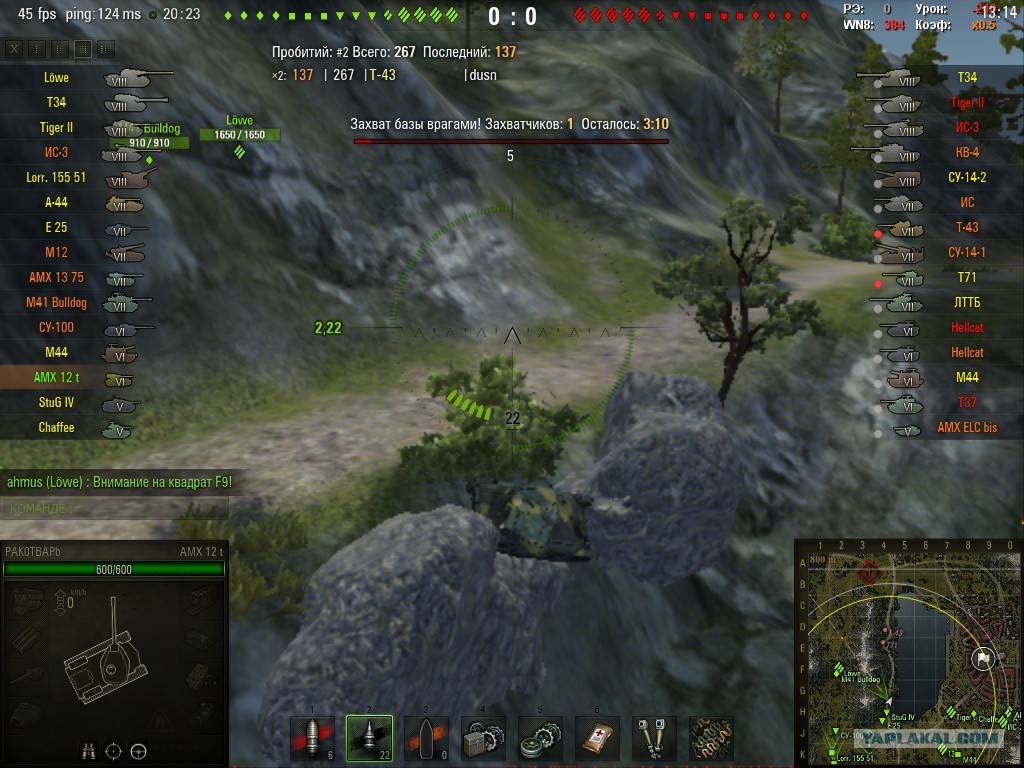Click the red enemy base marker on minimap

(868, 573)
